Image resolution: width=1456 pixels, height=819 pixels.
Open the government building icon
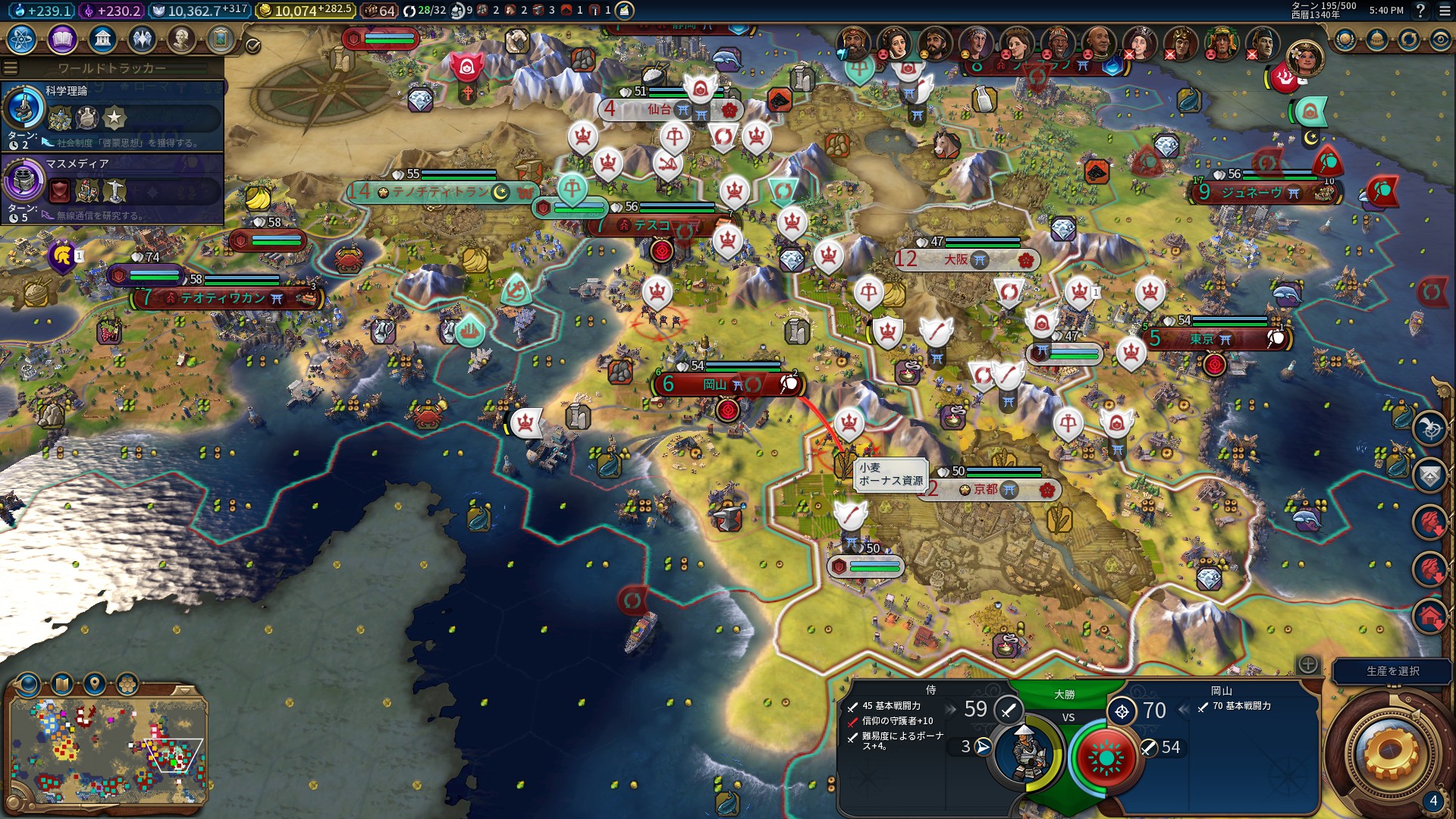pyautogui.click(x=102, y=39)
